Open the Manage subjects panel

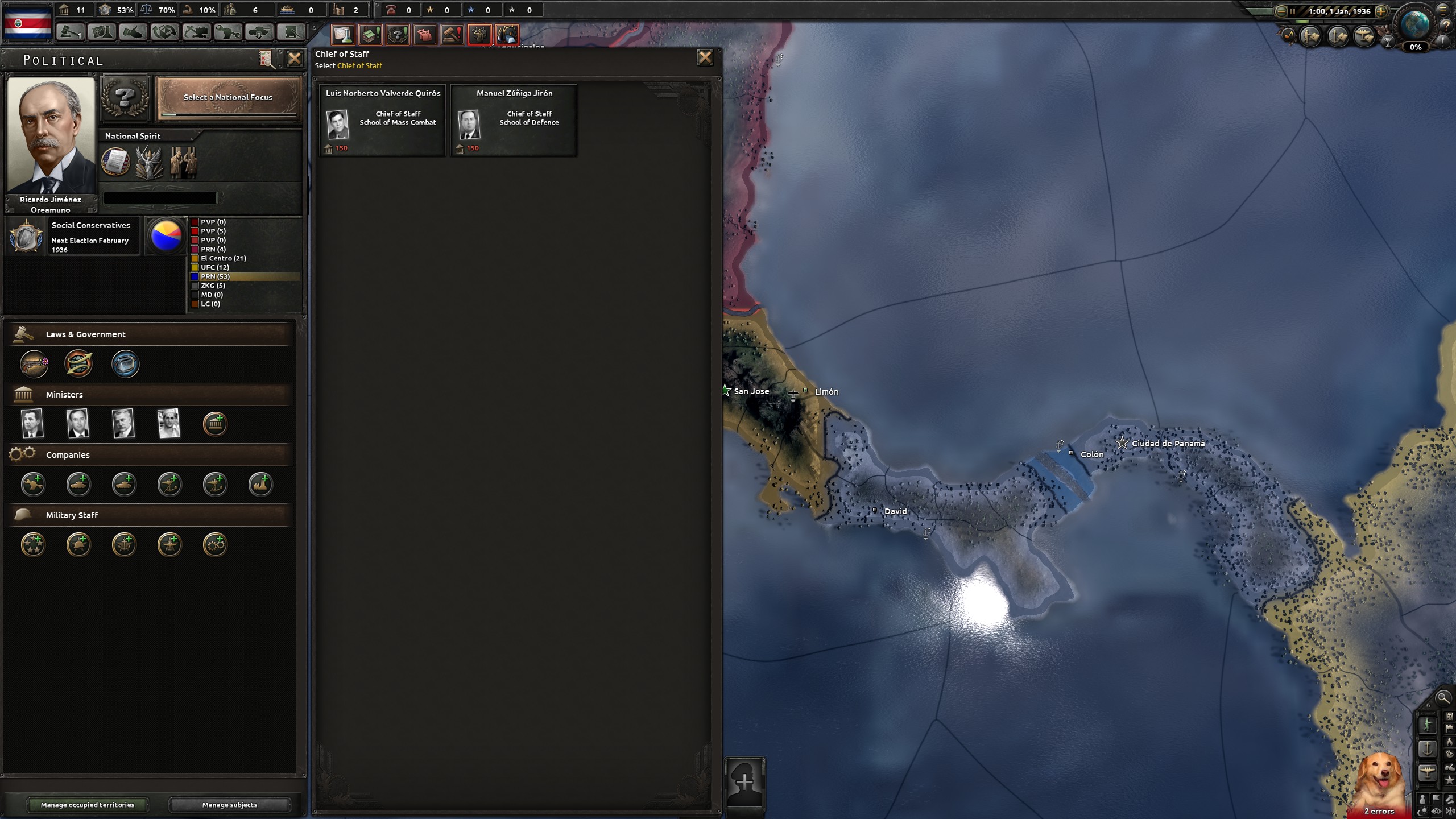click(229, 805)
